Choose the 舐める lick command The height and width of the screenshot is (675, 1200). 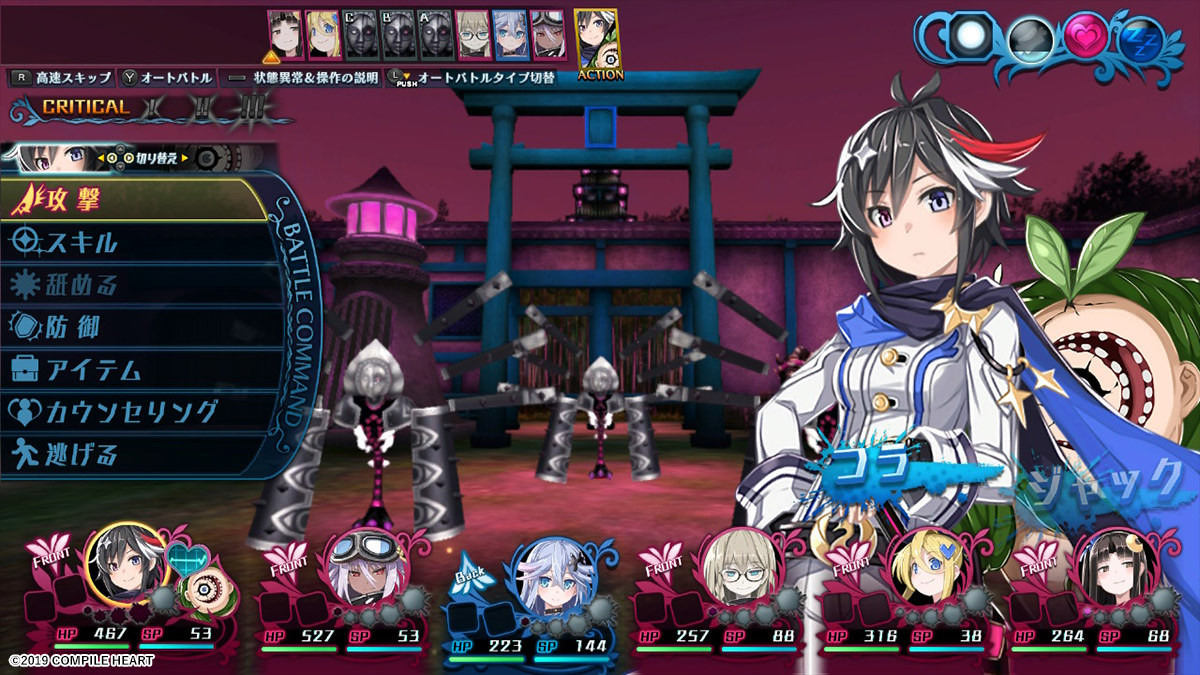130,285
